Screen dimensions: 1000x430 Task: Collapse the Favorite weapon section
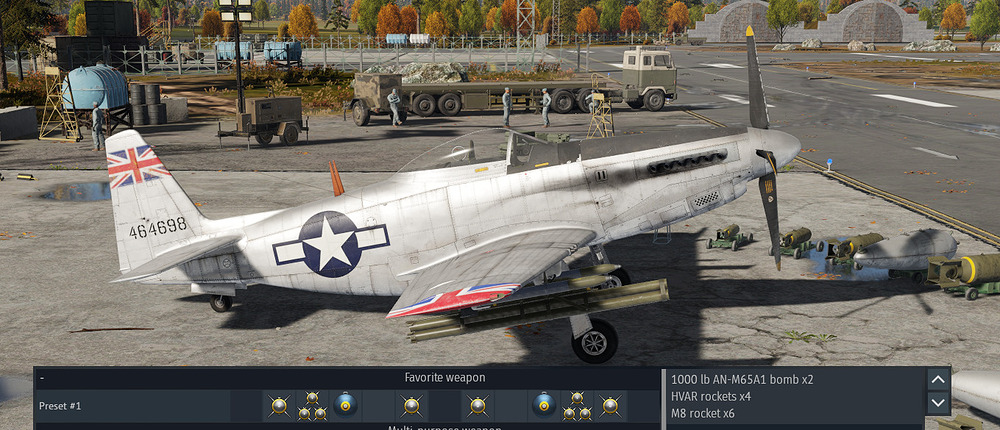click(x=43, y=378)
